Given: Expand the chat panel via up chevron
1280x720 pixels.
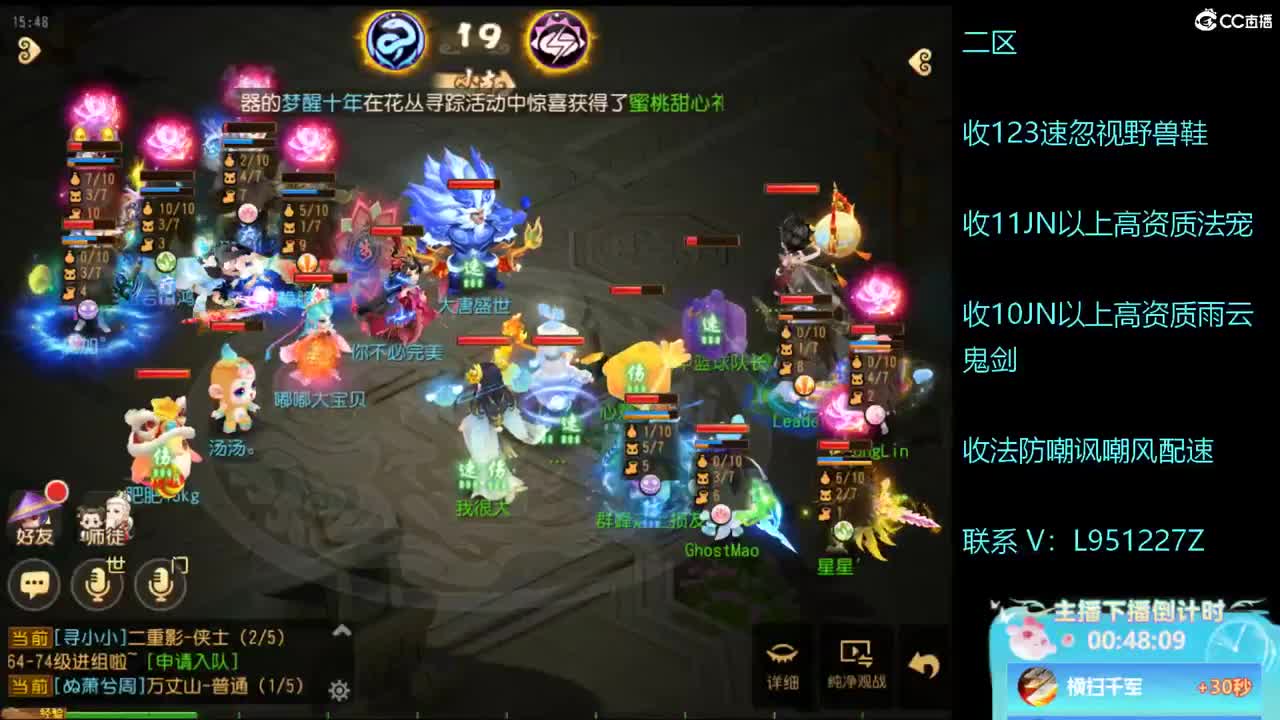Looking at the screenshot, I should pyautogui.click(x=341, y=631).
